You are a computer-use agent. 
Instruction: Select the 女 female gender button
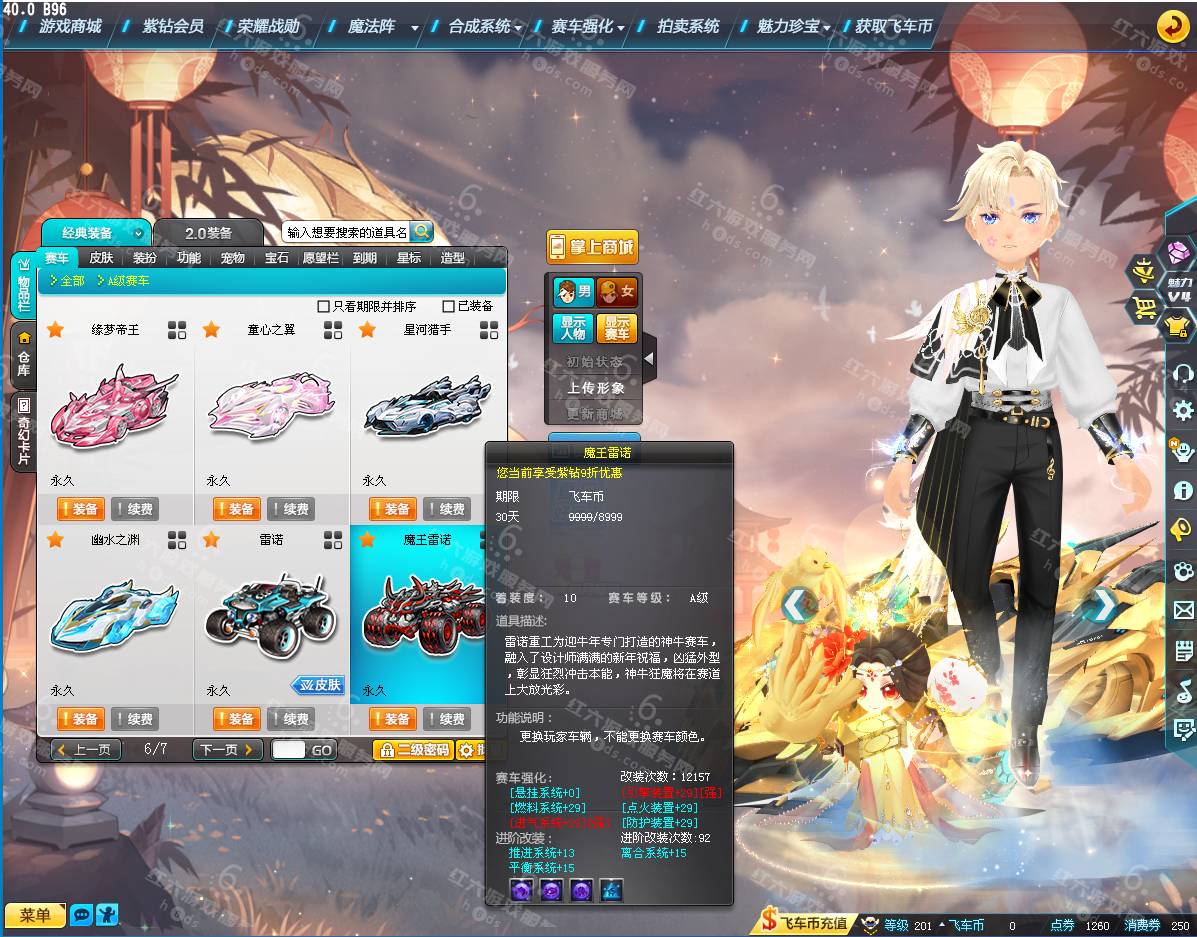tap(617, 292)
